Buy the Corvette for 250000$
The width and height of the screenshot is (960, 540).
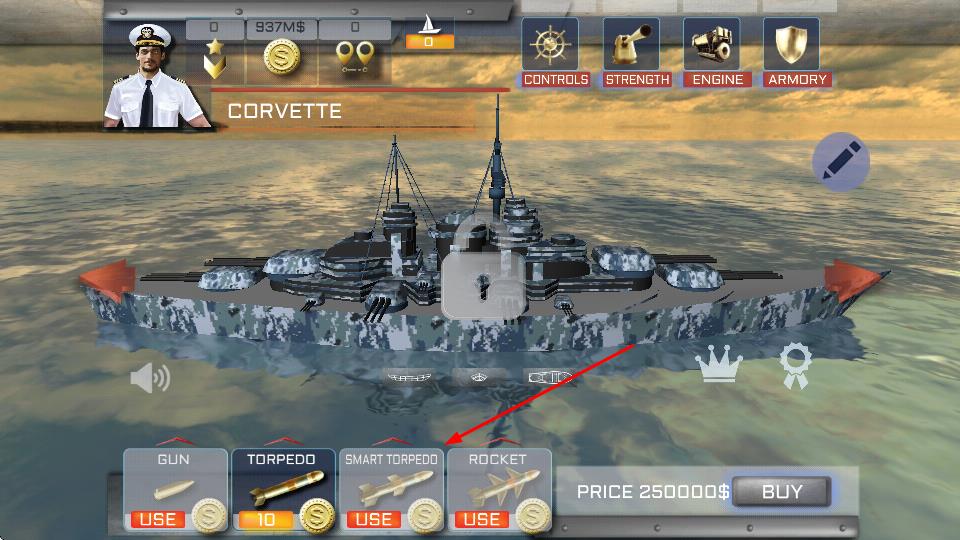(x=781, y=491)
